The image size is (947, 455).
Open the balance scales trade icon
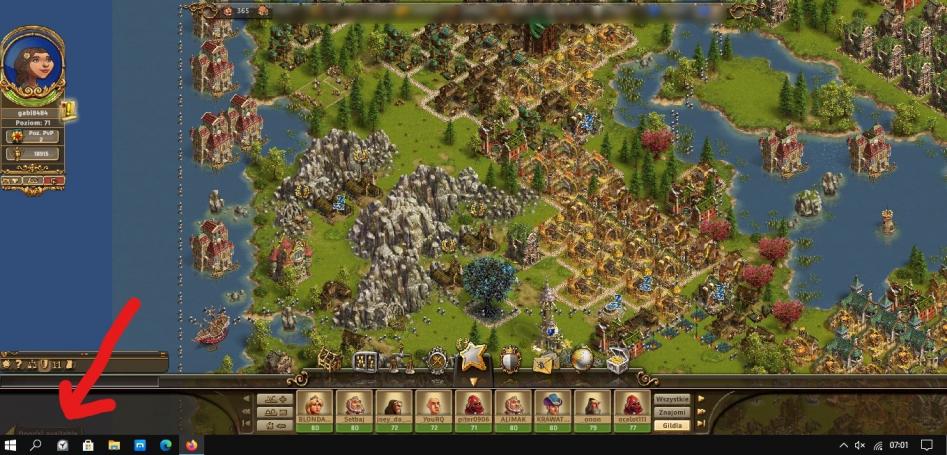pos(400,361)
